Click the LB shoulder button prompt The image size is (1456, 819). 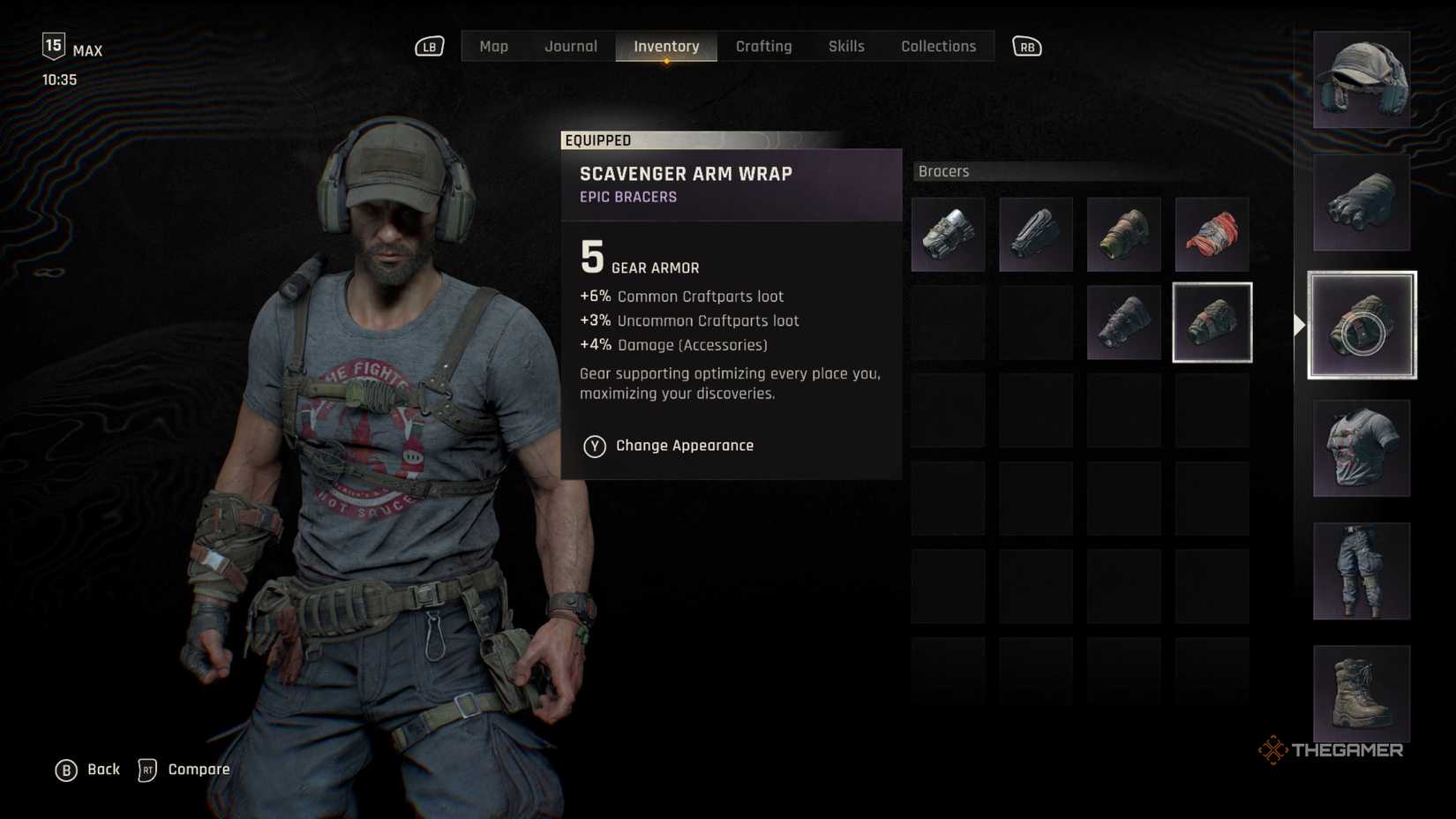pyautogui.click(x=428, y=46)
